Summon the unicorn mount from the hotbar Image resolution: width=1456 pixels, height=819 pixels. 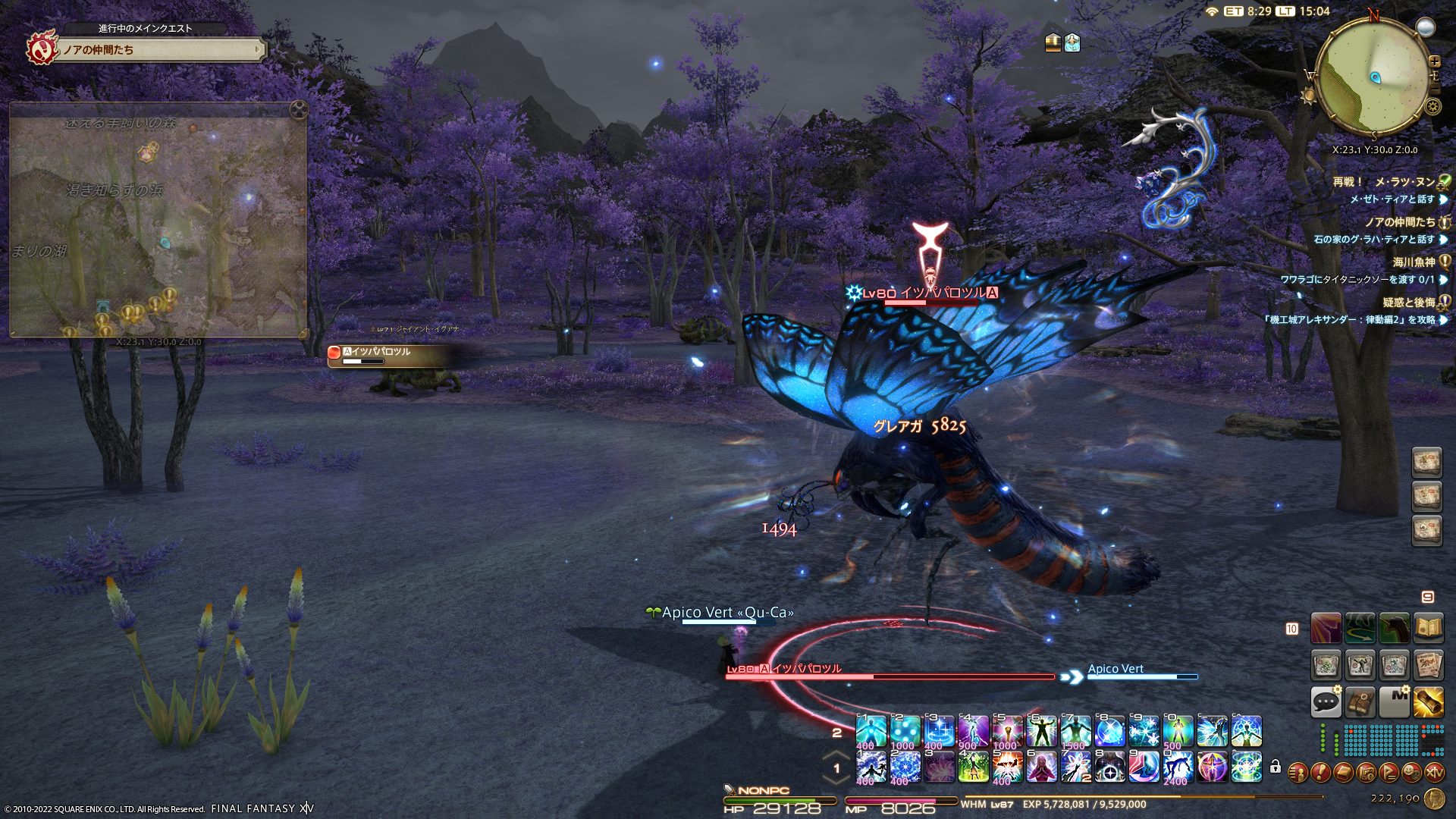pyautogui.click(x=1394, y=629)
